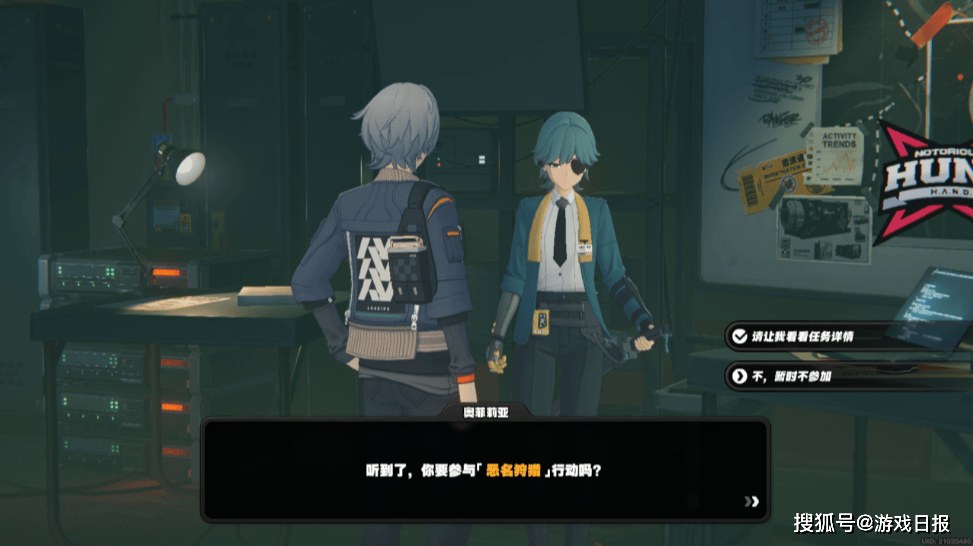Select "不，暂时不参加" reply option
The height and width of the screenshot is (546, 973).
click(x=790, y=376)
